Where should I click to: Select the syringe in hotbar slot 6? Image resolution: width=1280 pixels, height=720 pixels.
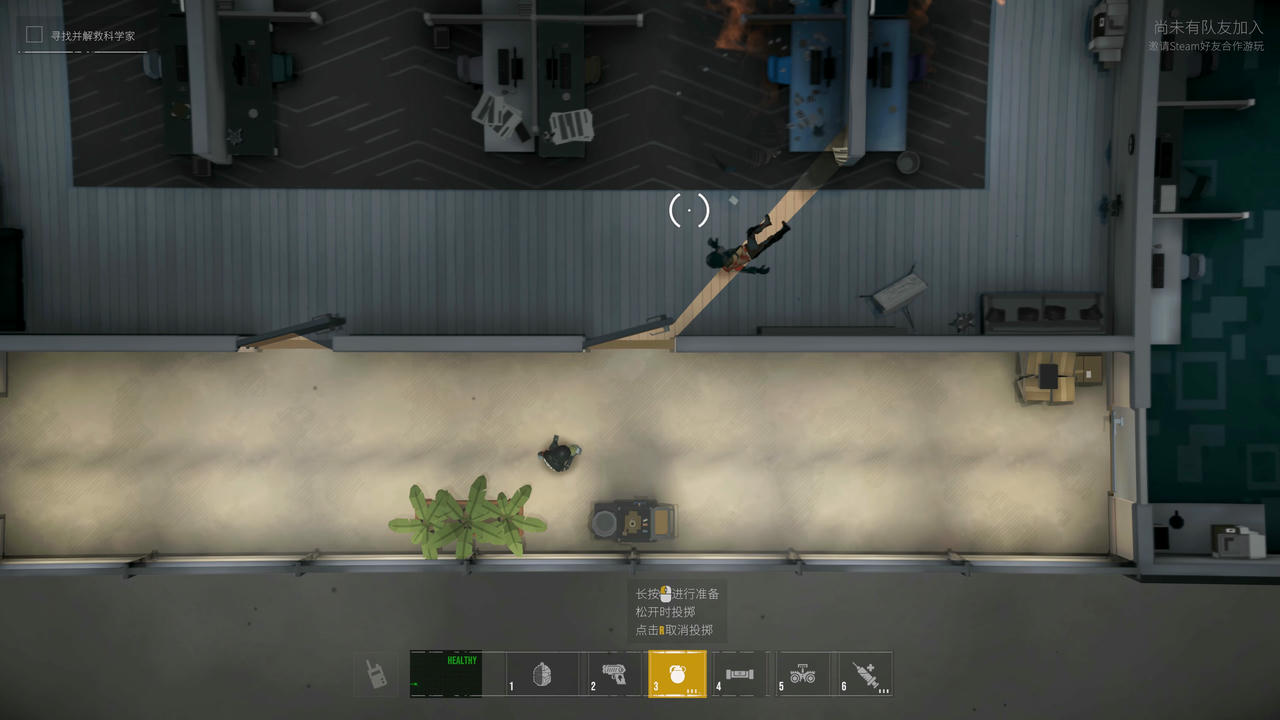(868, 673)
